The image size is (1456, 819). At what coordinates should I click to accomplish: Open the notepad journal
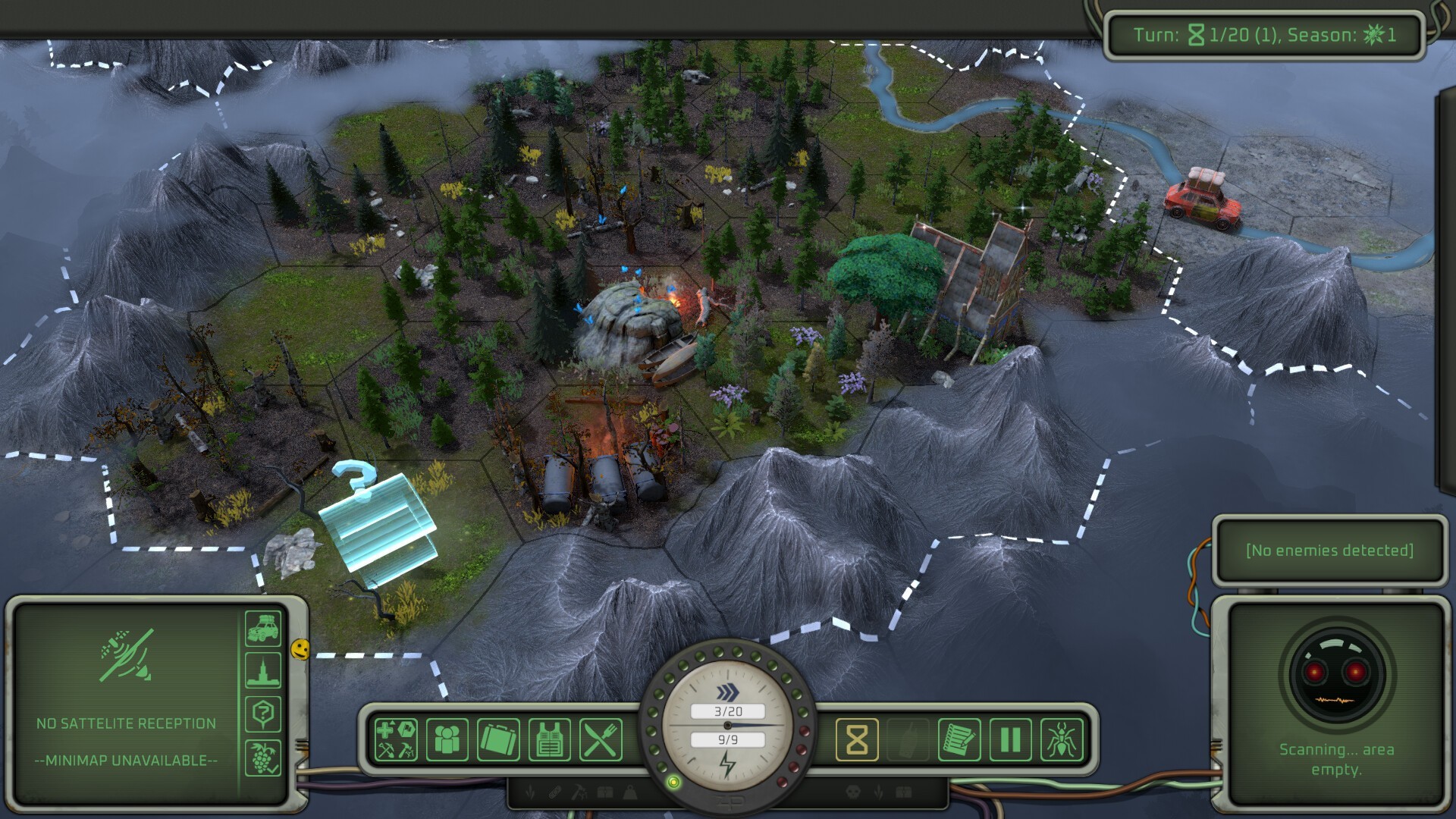point(959,739)
